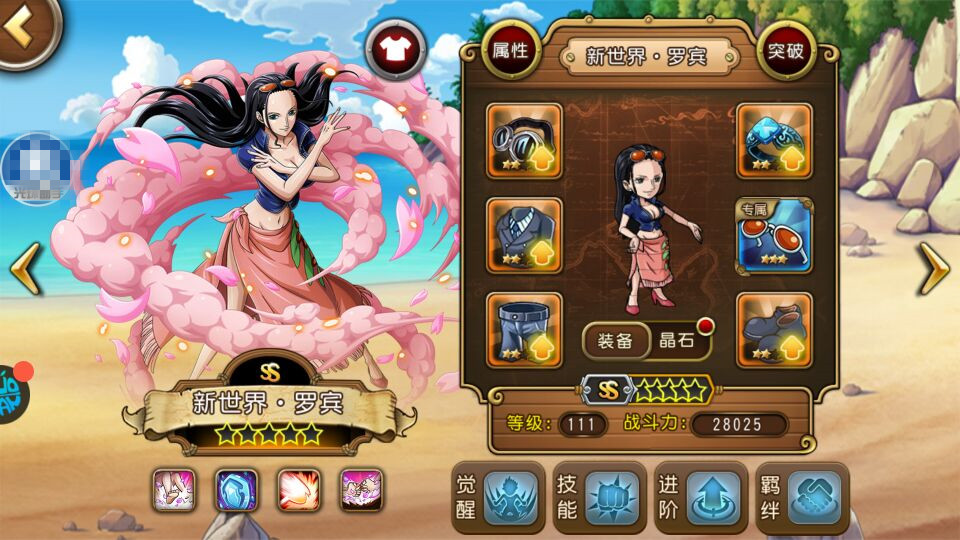
Task: Open the 羁绊 bonds menu
Action: 800,497
